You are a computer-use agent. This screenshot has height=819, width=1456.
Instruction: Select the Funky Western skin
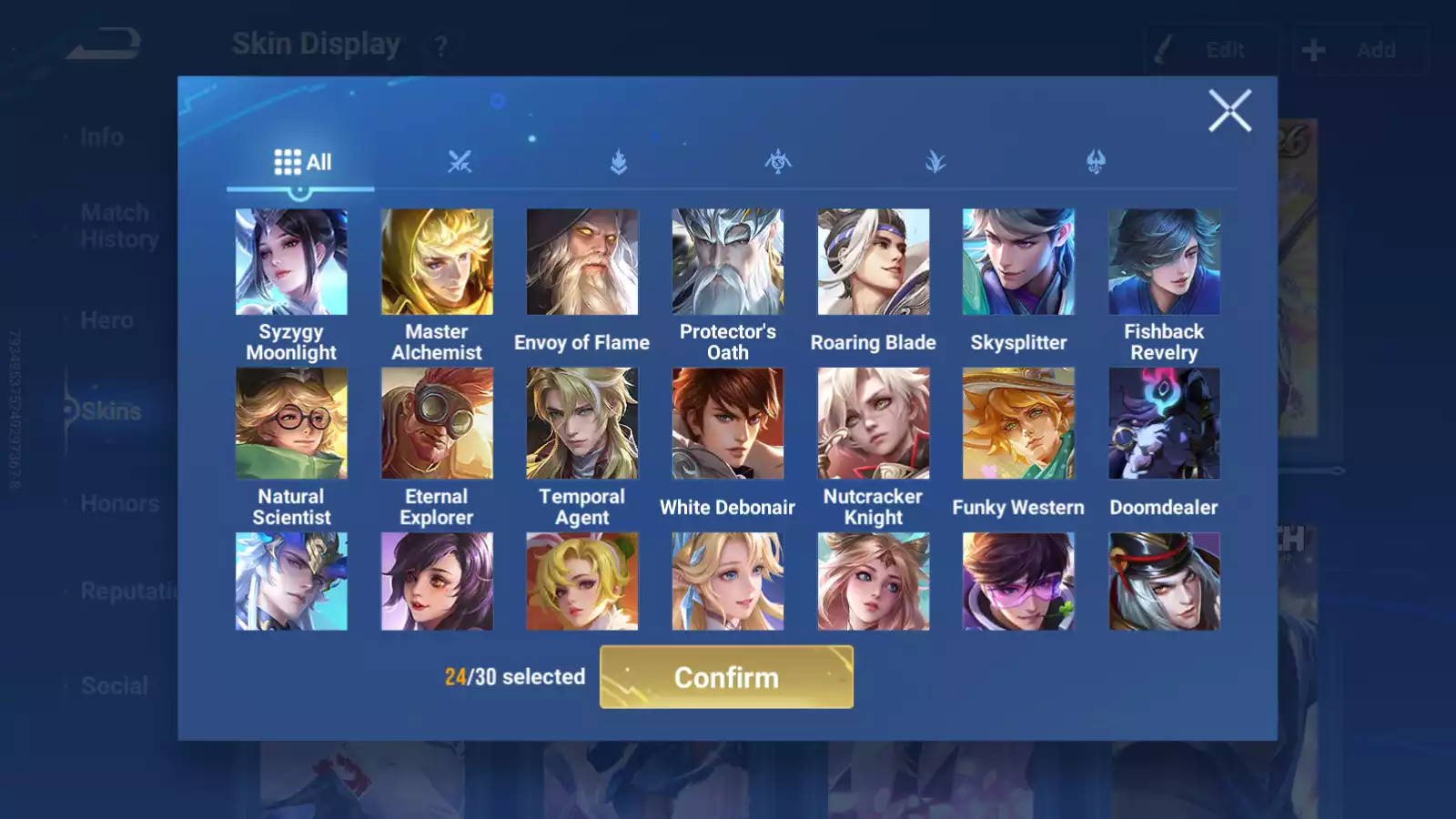point(1018,423)
